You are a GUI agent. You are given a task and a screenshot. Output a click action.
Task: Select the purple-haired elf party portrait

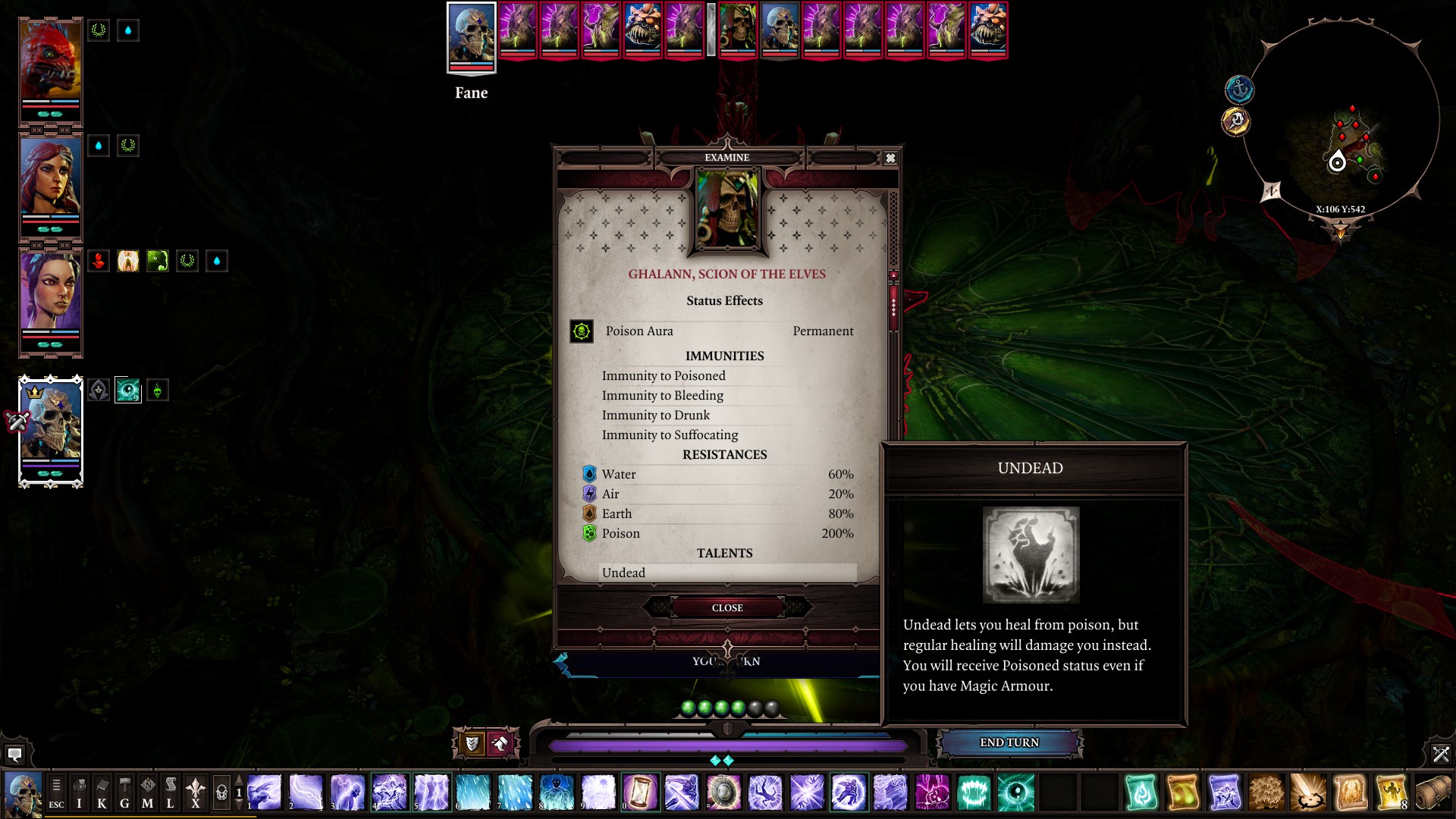point(50,293)
